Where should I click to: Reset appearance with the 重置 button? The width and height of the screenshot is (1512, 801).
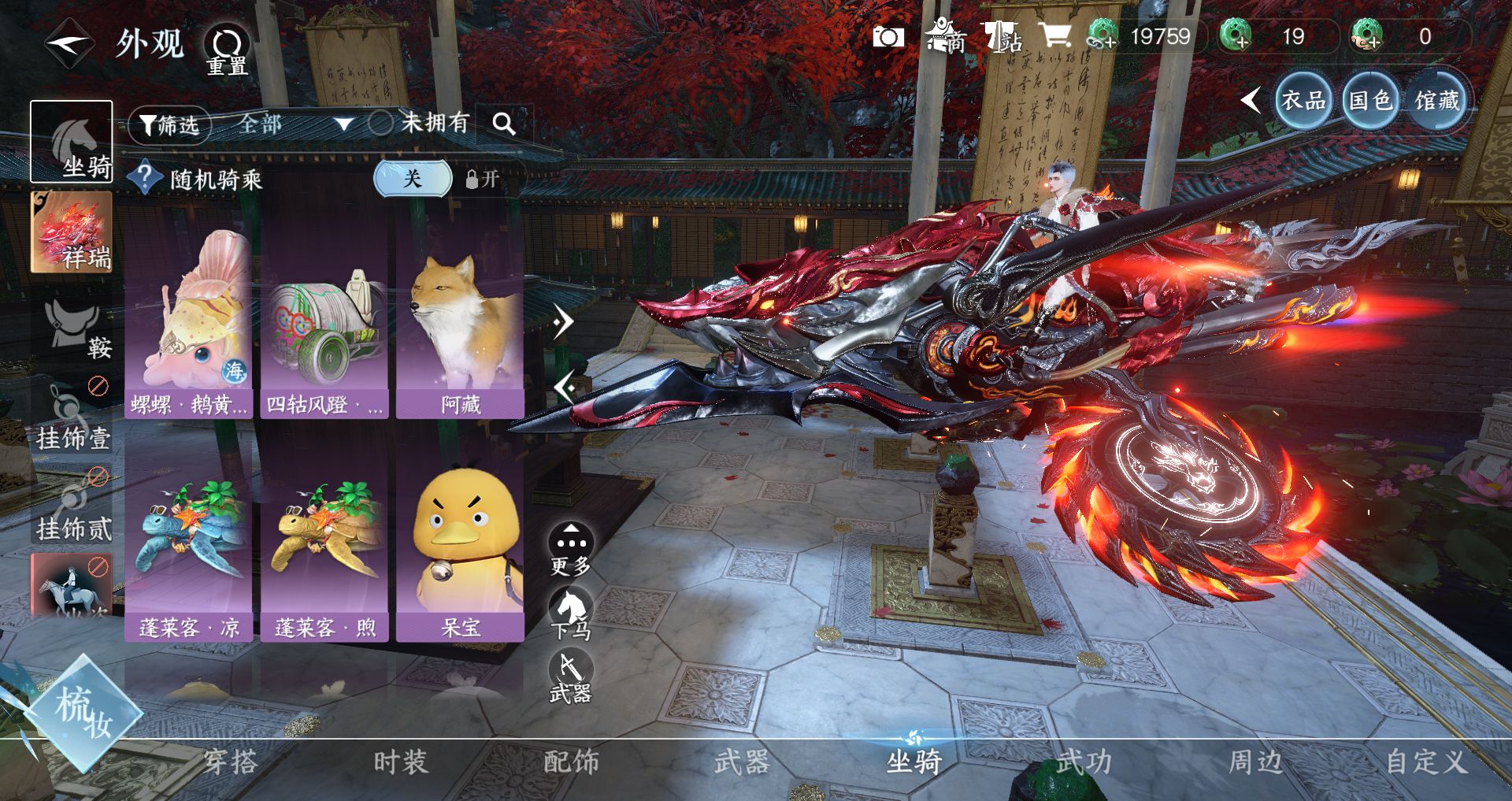[227, 49]
